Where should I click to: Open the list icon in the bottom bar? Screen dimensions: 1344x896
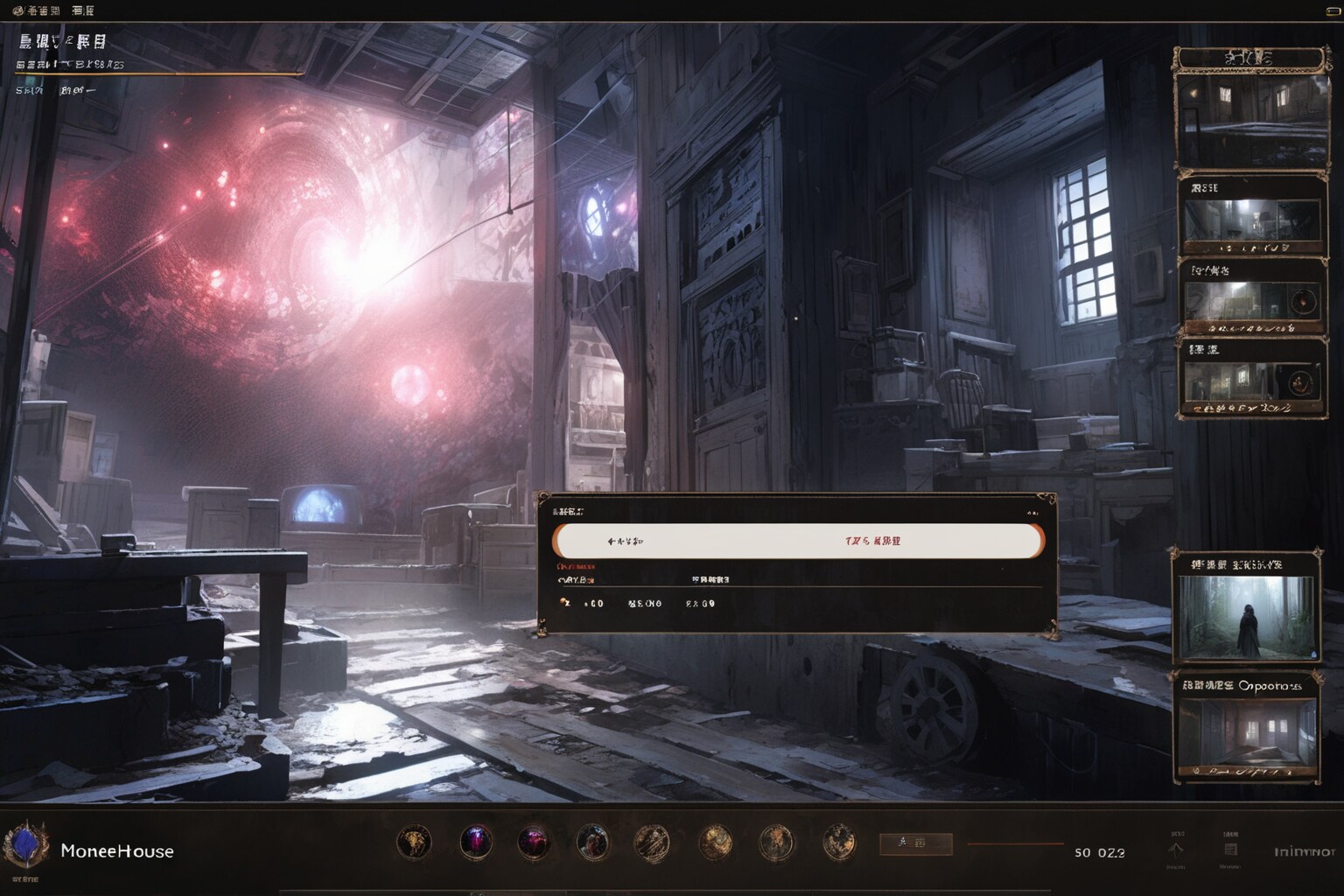click(x=1230, y=850)
